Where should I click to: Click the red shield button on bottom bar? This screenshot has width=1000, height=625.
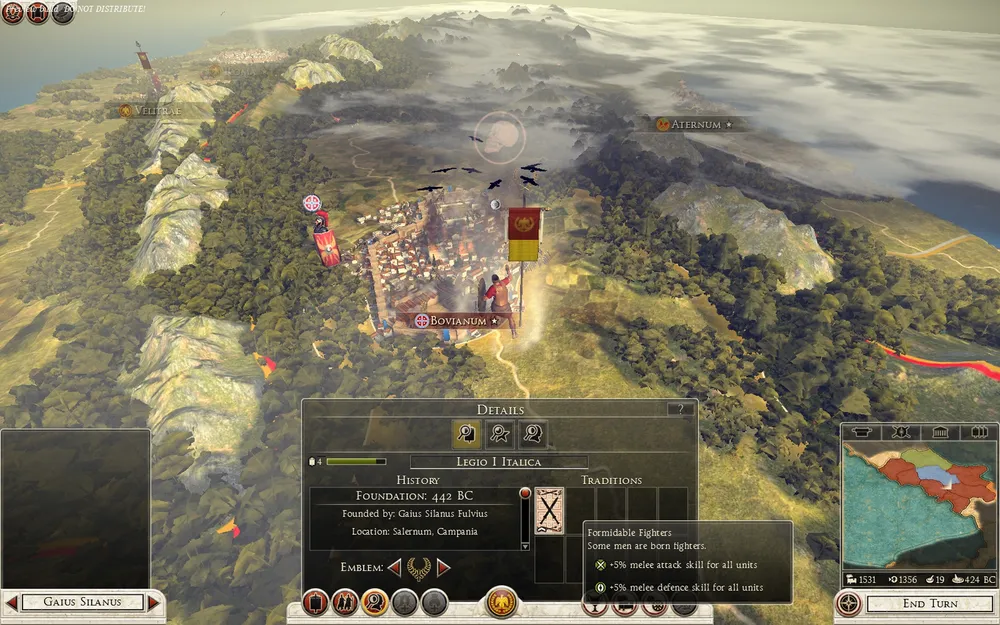316,603
